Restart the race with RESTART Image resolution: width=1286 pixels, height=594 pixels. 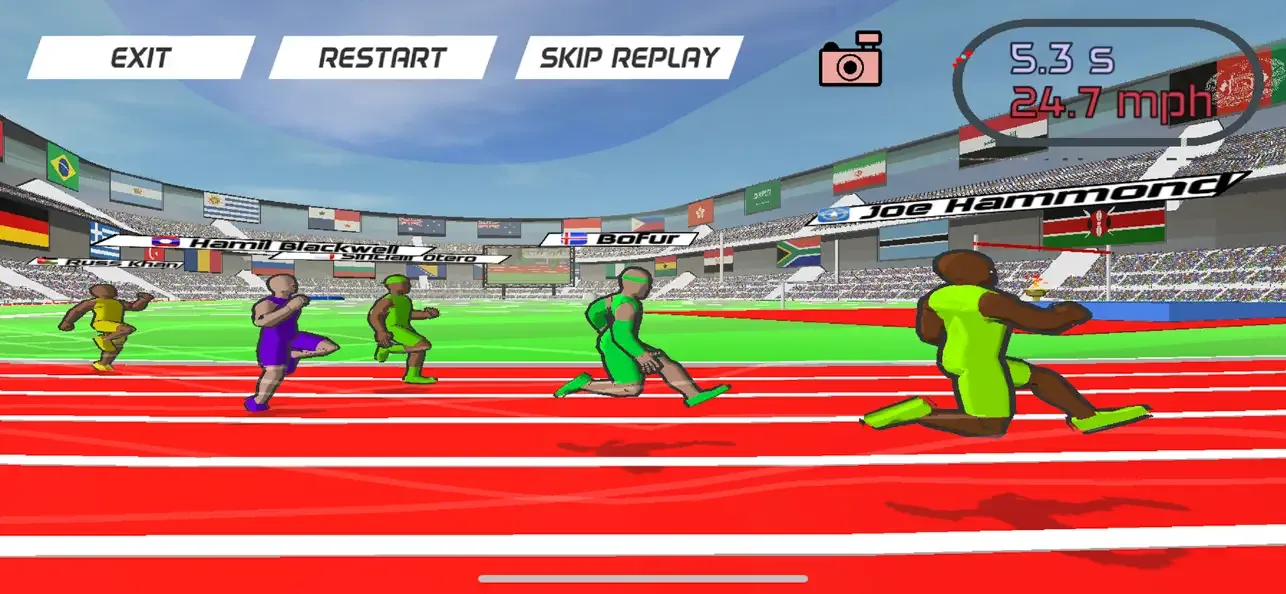tap(382, 57)
